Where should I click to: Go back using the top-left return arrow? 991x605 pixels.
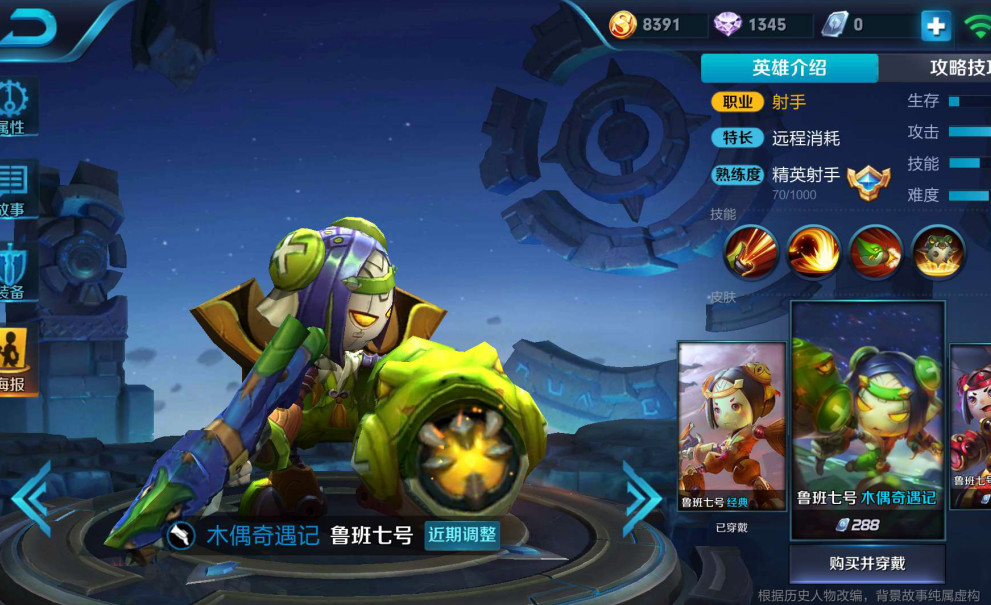coord(28,27)
